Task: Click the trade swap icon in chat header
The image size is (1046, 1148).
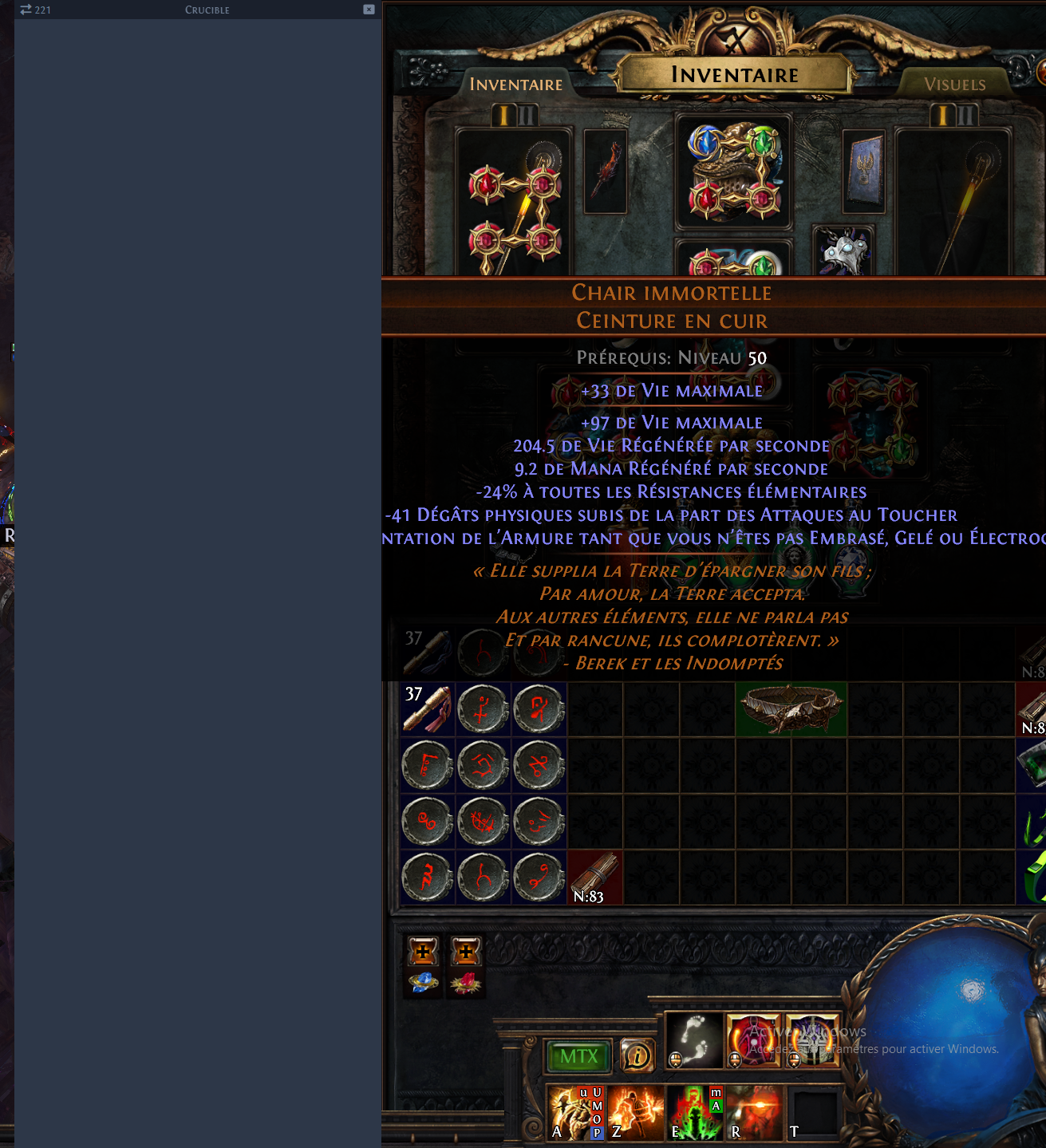Action: click(26, 10)
